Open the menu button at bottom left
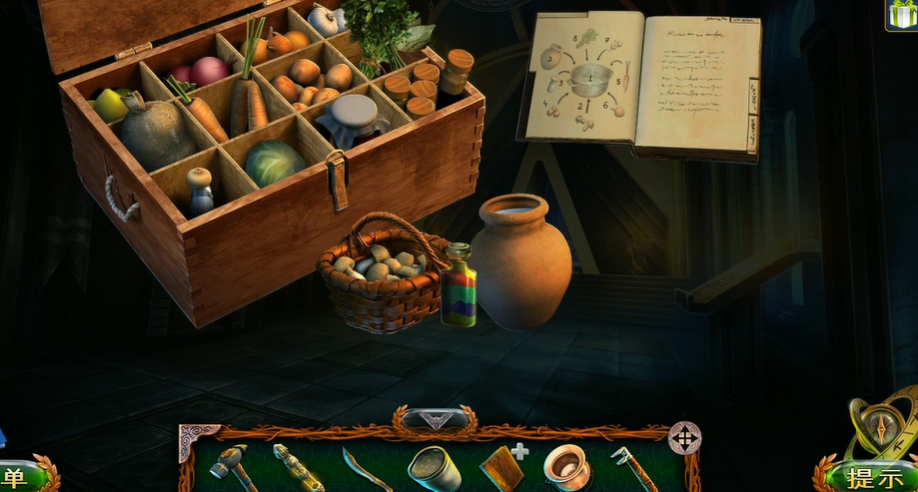The image size is (918, 492). (x=20, y=476)
